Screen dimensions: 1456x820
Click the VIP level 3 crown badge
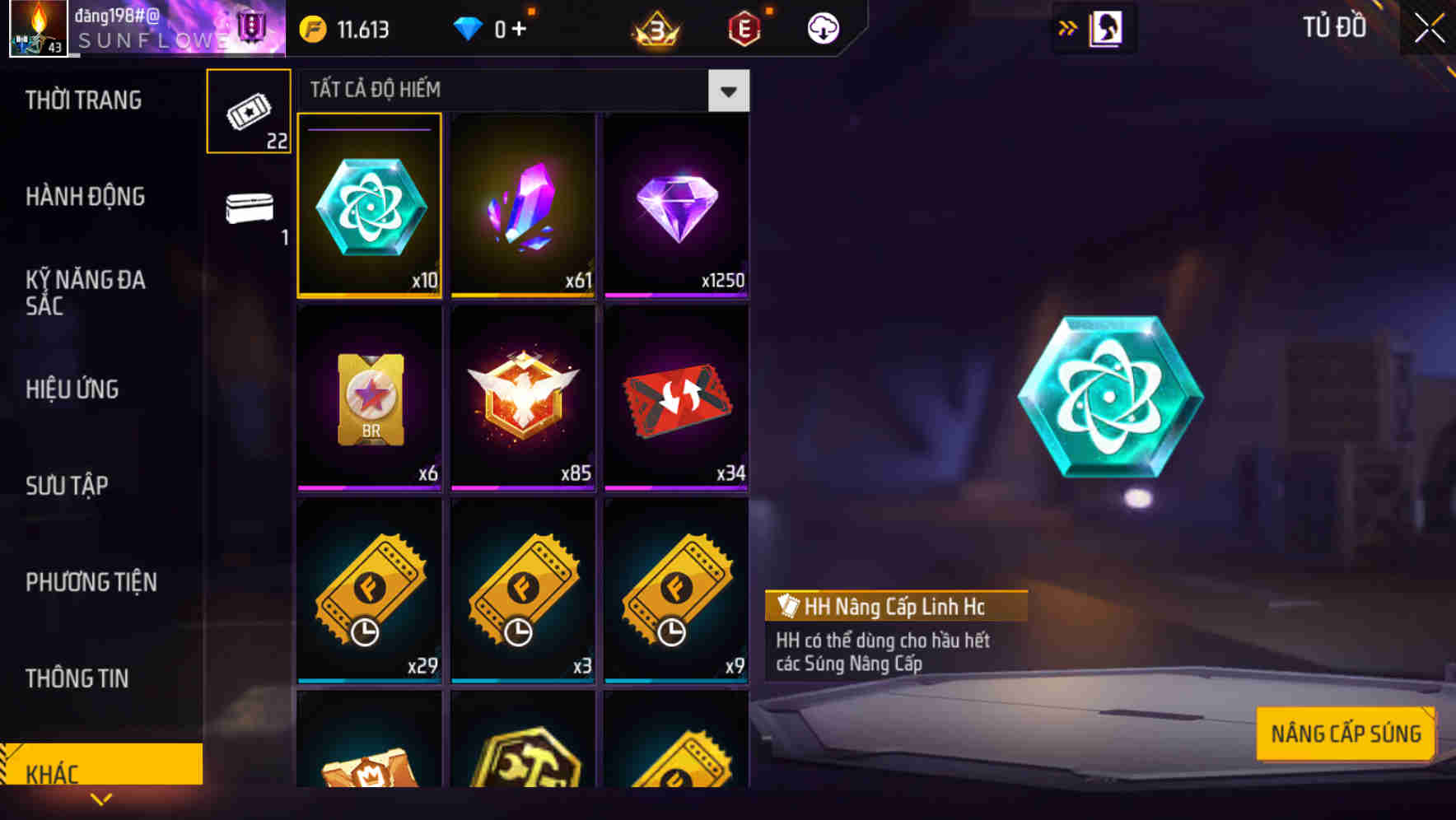click(x=655, y=27)
